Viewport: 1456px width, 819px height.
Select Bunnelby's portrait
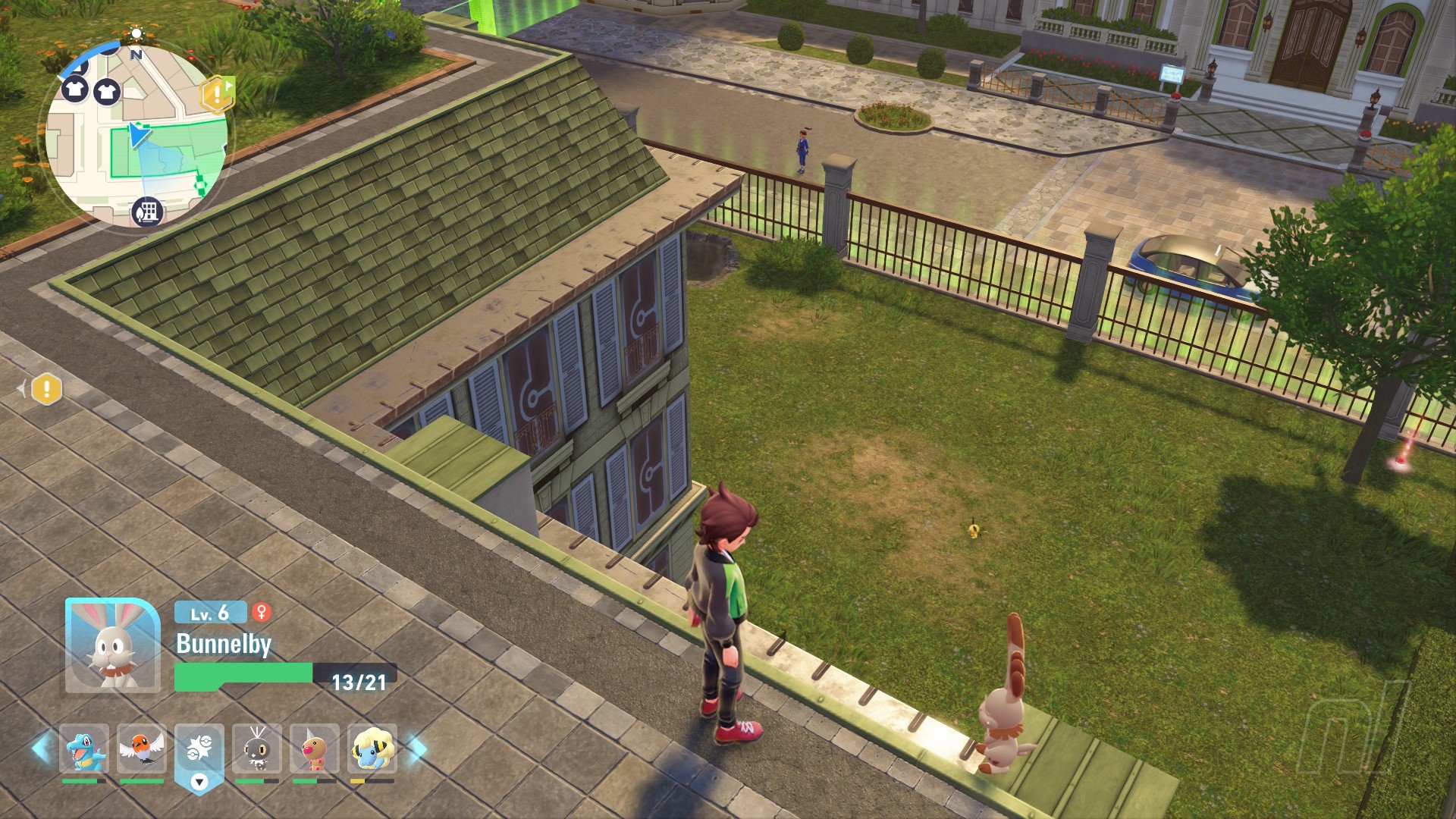tap(112, 645)
